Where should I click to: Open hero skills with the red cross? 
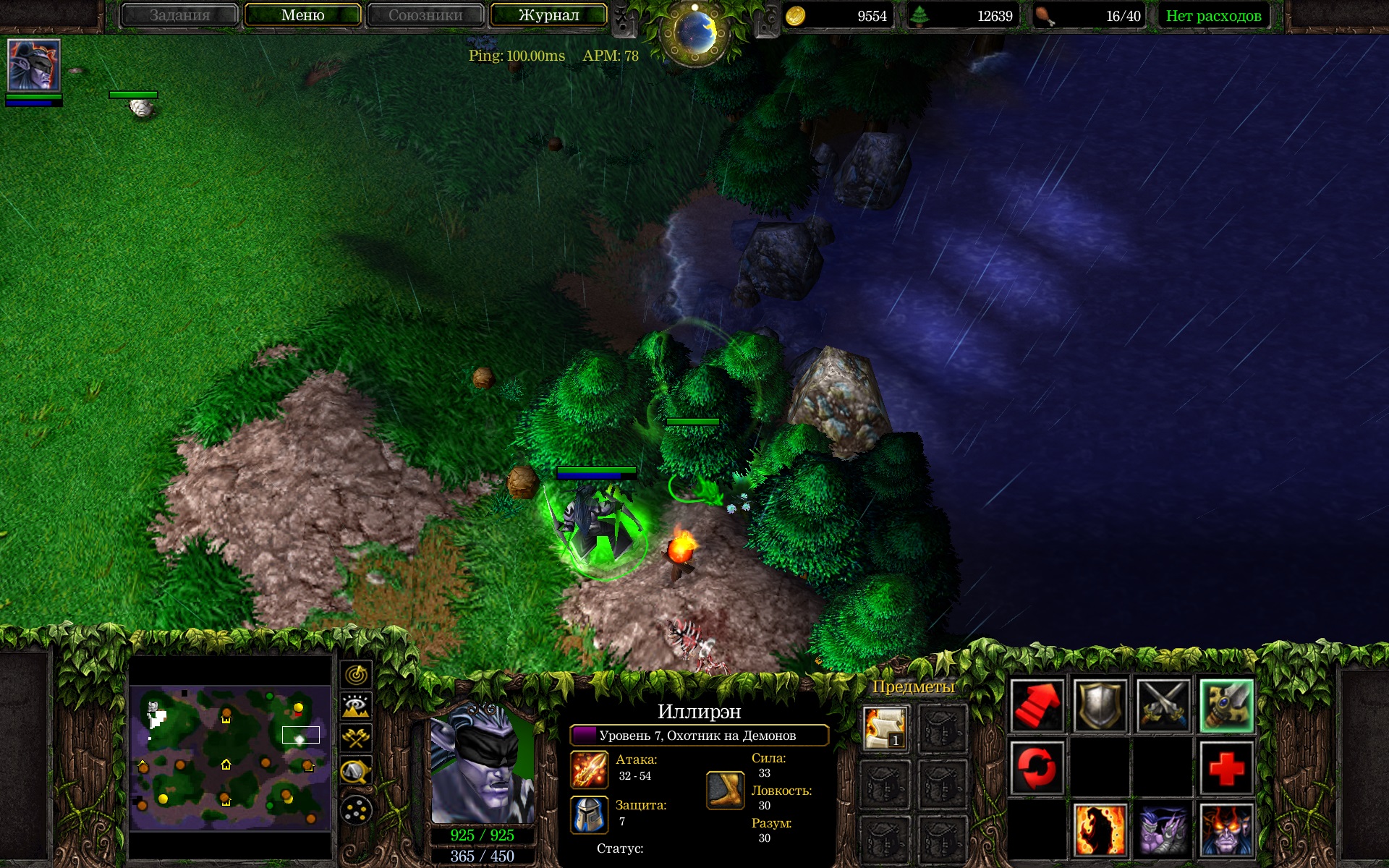tap(1226, 767)
